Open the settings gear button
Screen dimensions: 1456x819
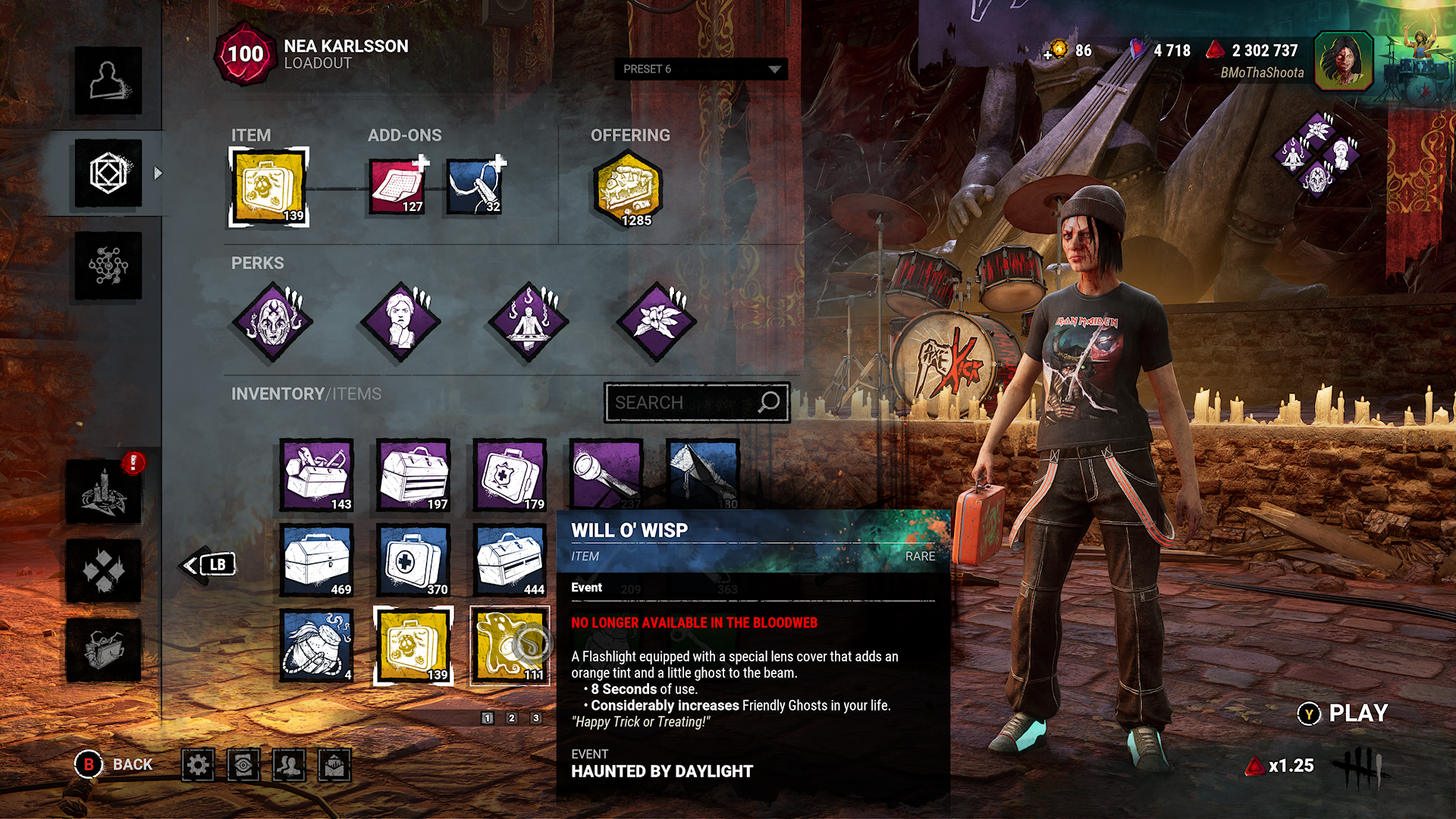[x=198, y=765]
